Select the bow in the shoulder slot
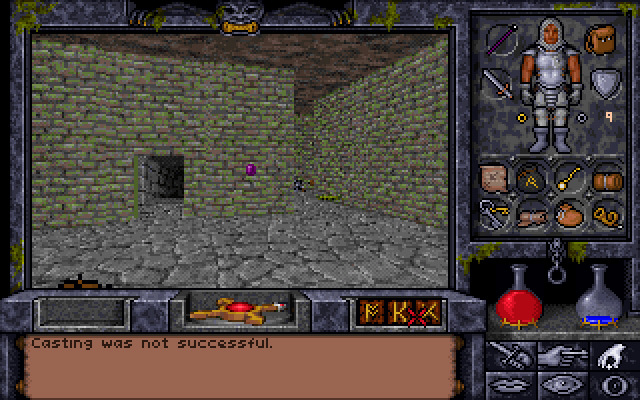 (499, 40)
